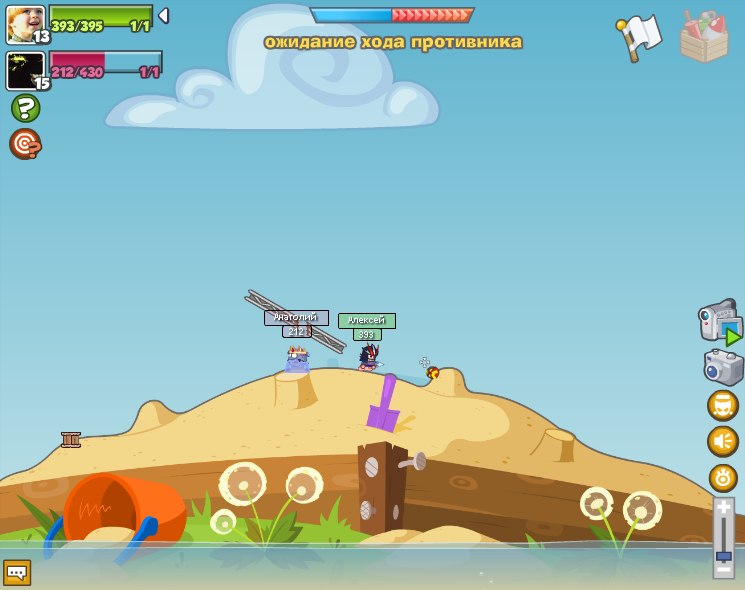Click the round ring icon button

722,477
